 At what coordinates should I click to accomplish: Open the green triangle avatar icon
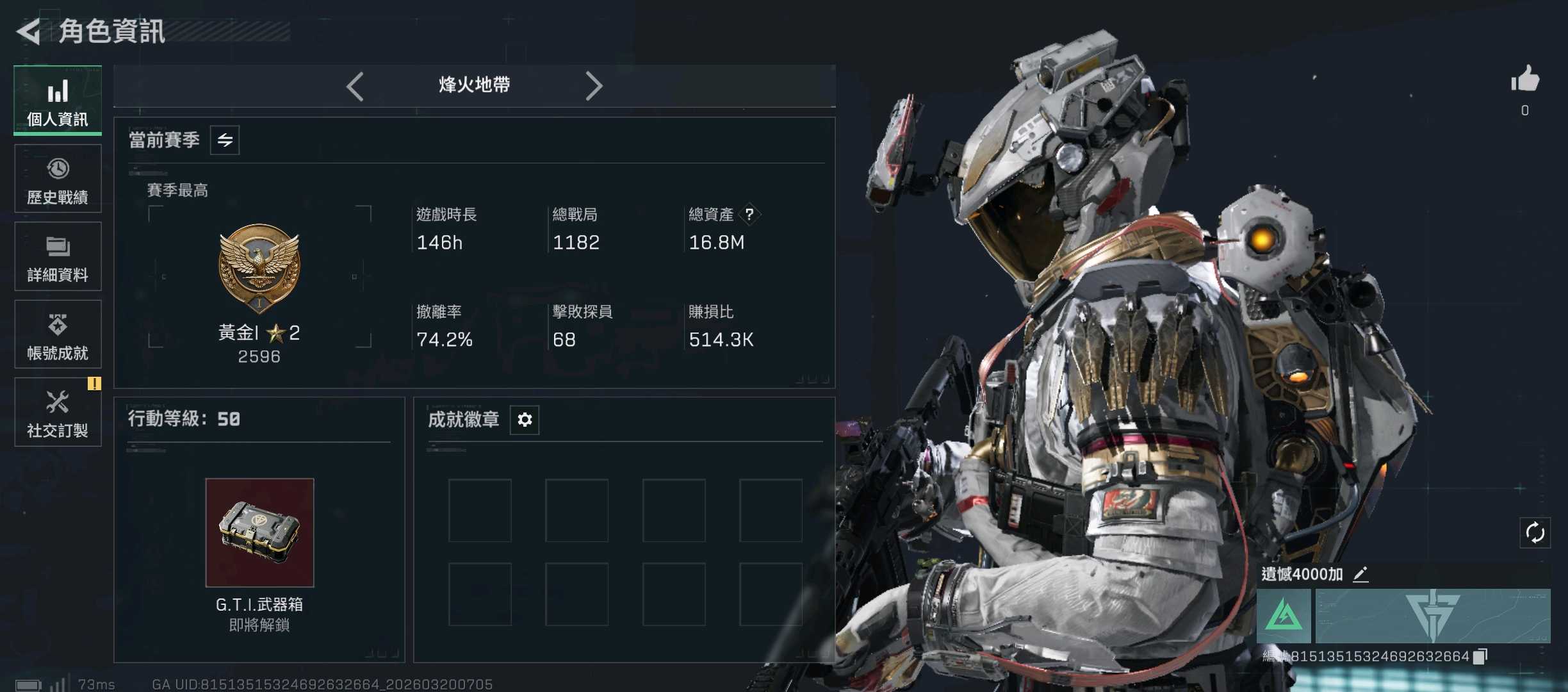pos(1284,616)
